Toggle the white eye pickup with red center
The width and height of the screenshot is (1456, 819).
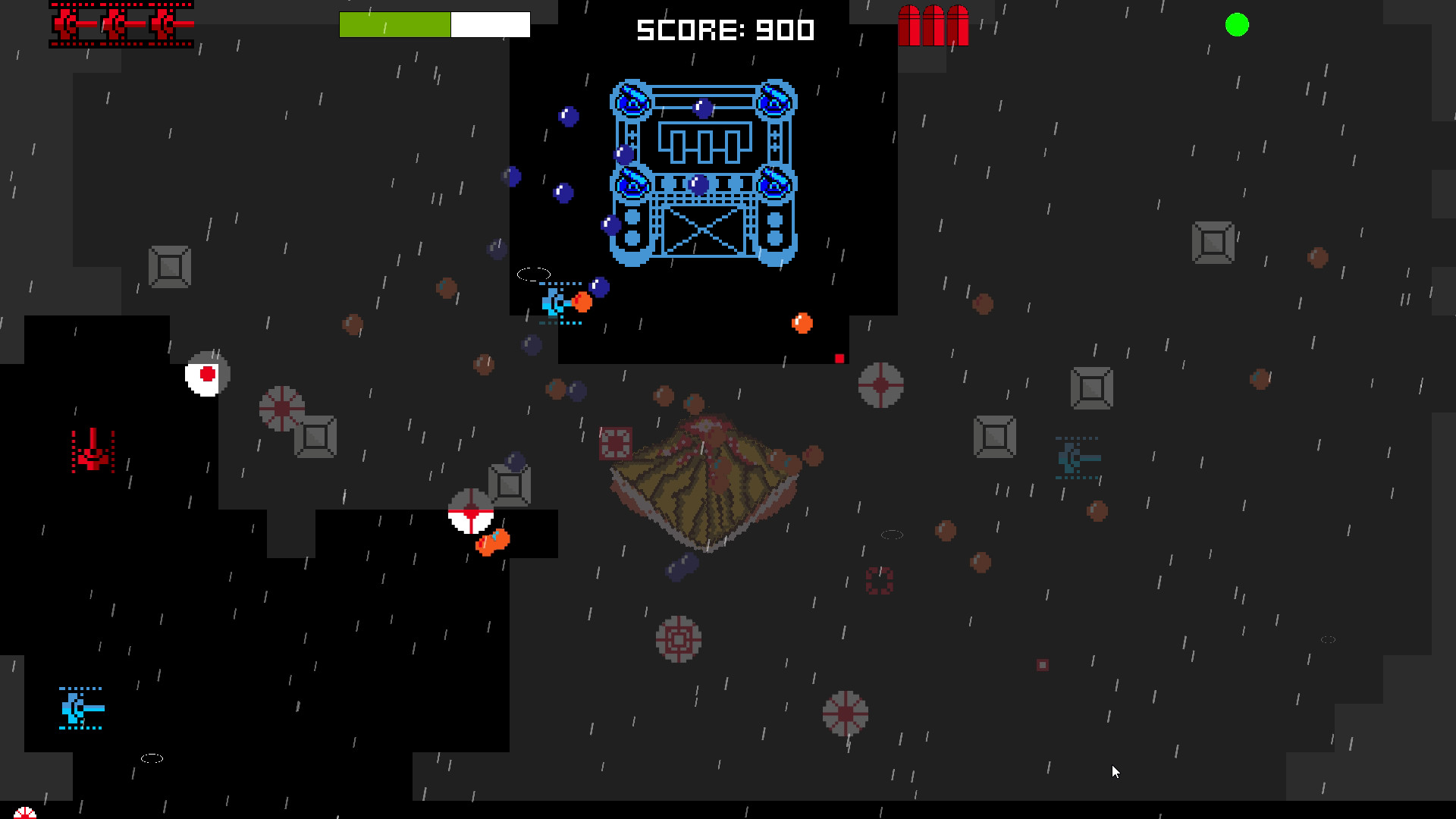pos(206,373)
